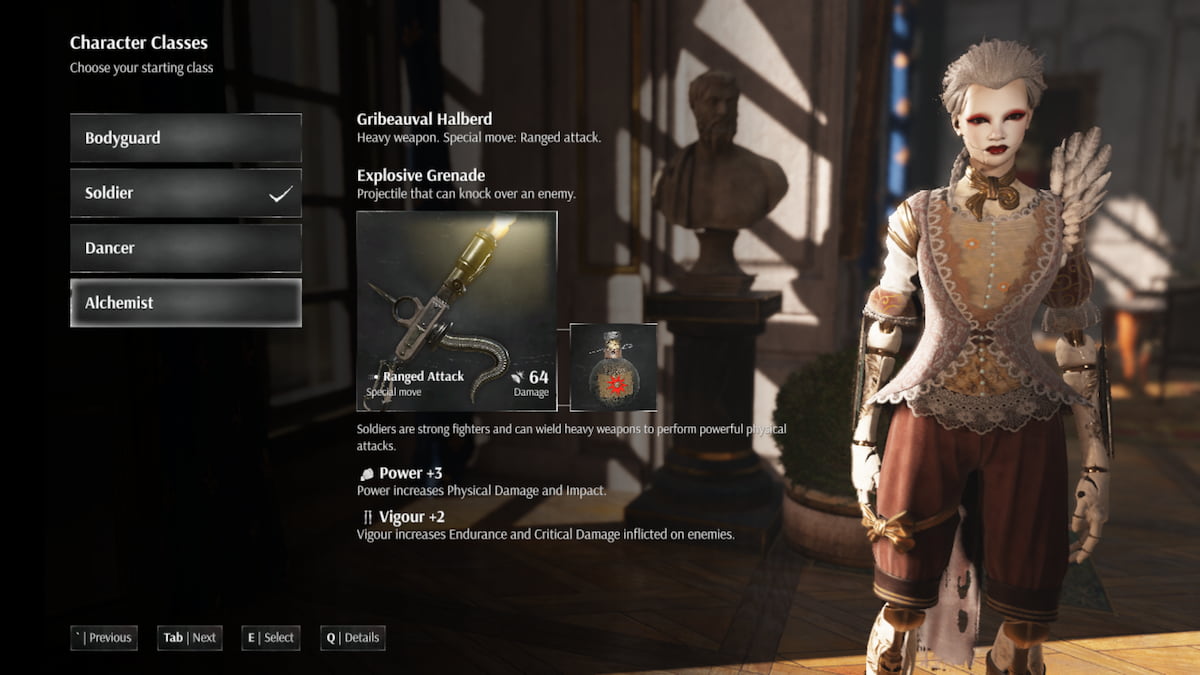The width and height of the screenshot is (1200, 675).
Task: Advance with the Next button
Action: (x=190, y=637)
